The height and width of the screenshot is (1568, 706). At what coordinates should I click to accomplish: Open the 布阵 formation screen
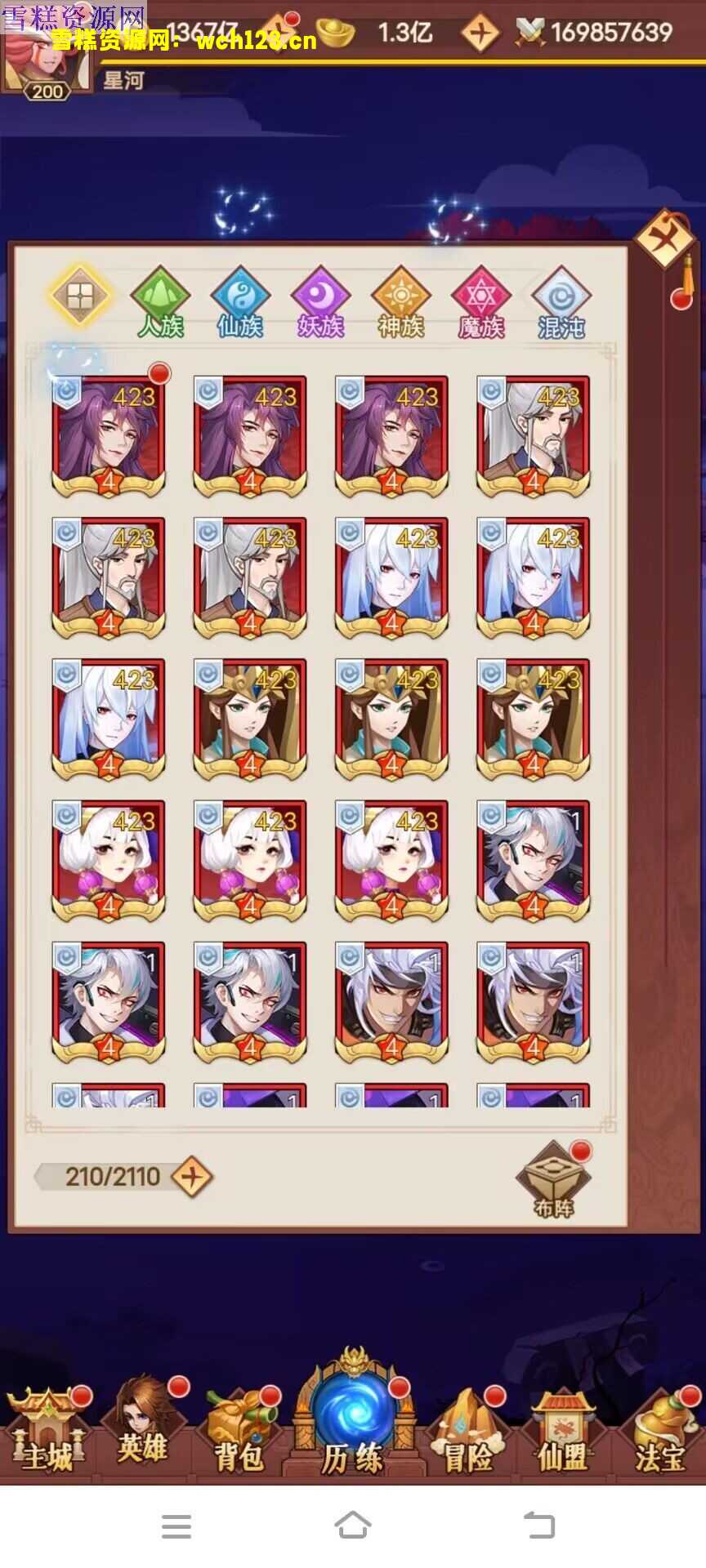(553, 1182)
